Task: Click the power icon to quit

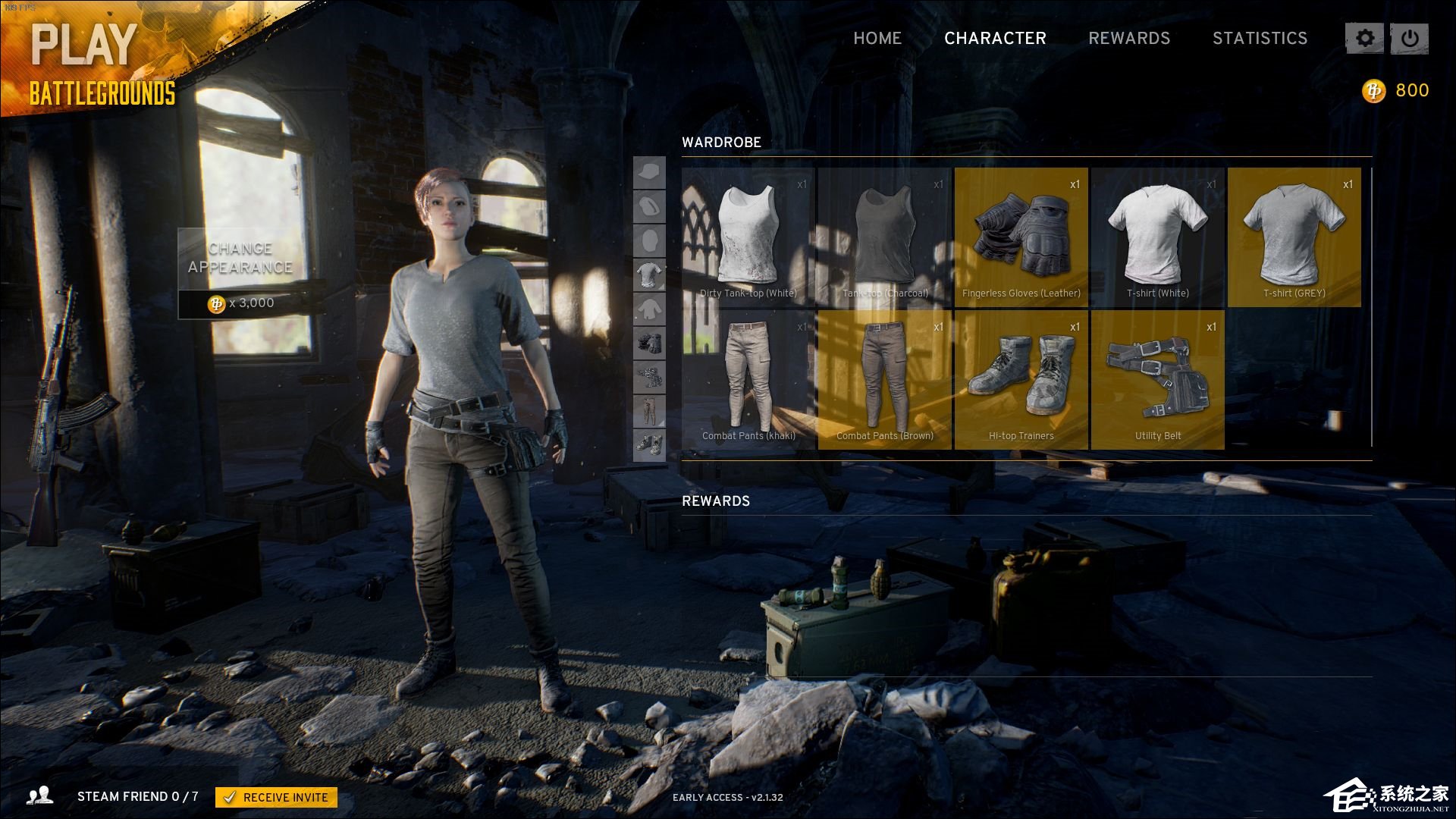Action: (1410, 39)
